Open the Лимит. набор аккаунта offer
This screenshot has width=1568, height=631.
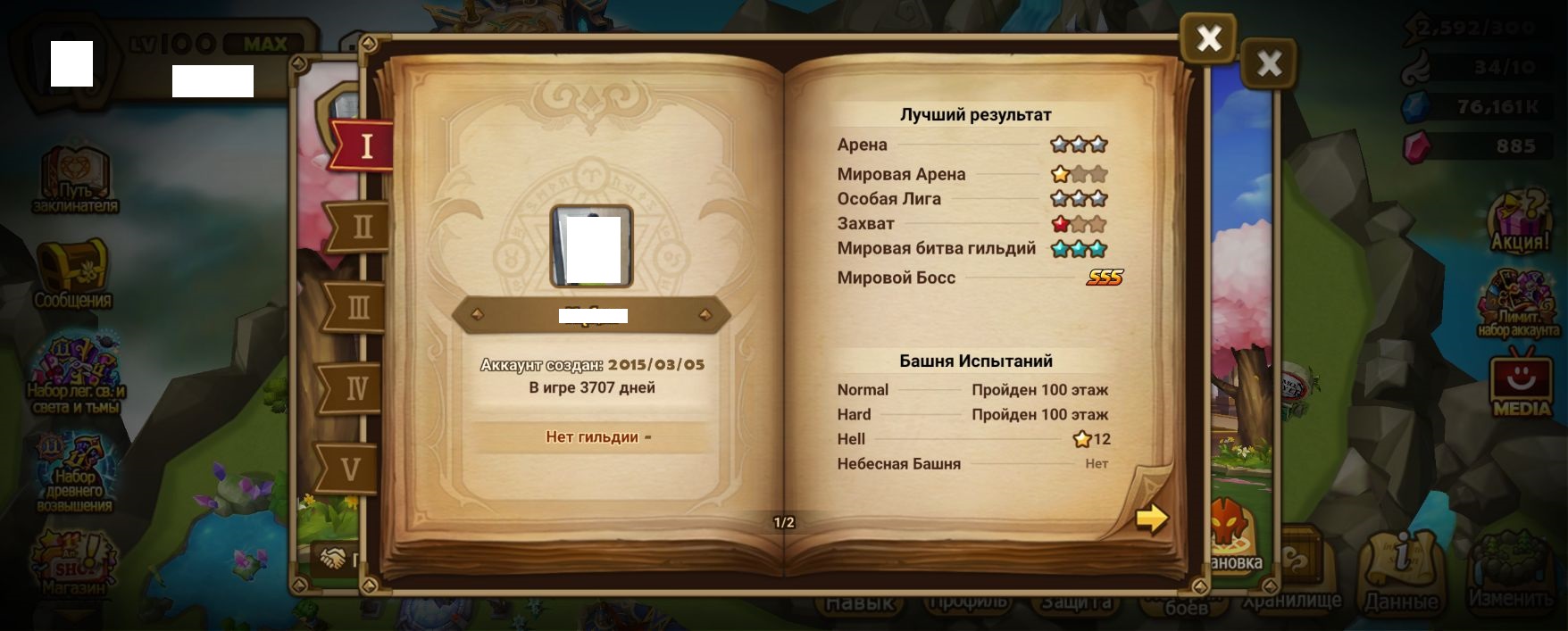1518,303
